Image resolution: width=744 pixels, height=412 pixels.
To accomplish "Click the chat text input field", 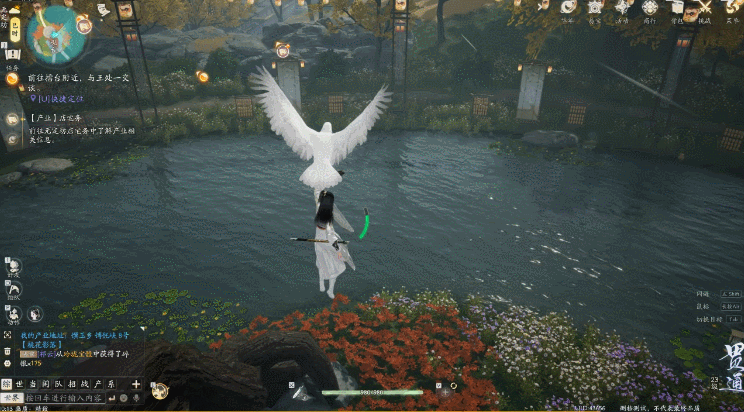I will (65, 398).
